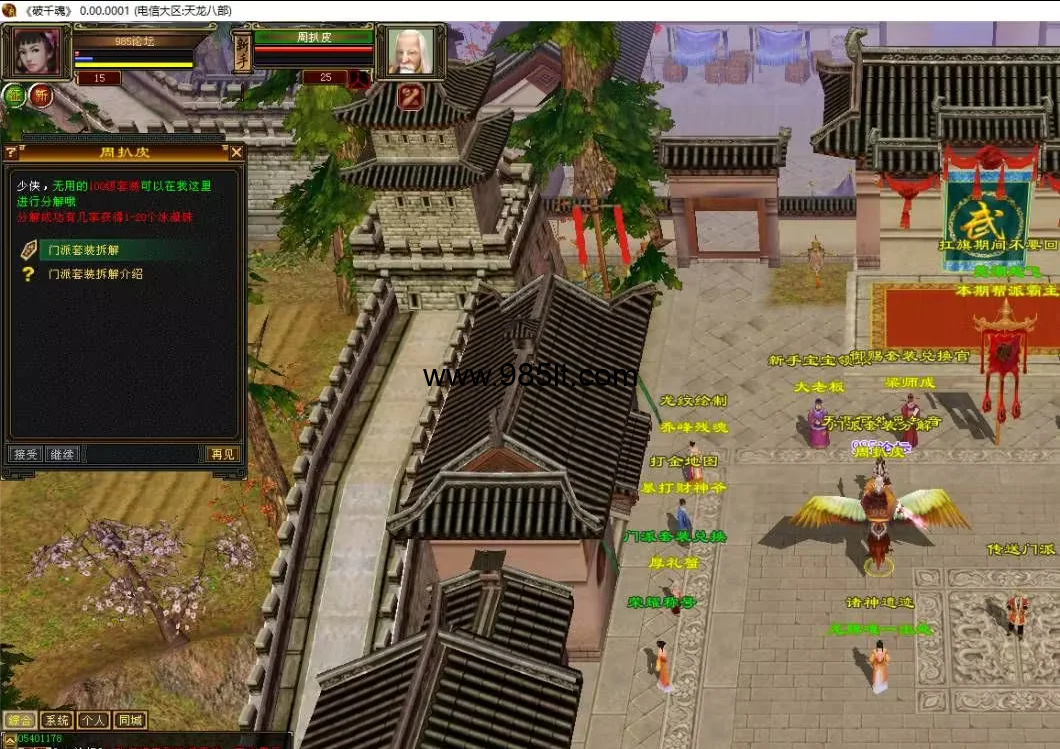Click the help question mark in dialogue title
Screen dimensions: 1060x749
pyautogui.click(x=11, y=152)
